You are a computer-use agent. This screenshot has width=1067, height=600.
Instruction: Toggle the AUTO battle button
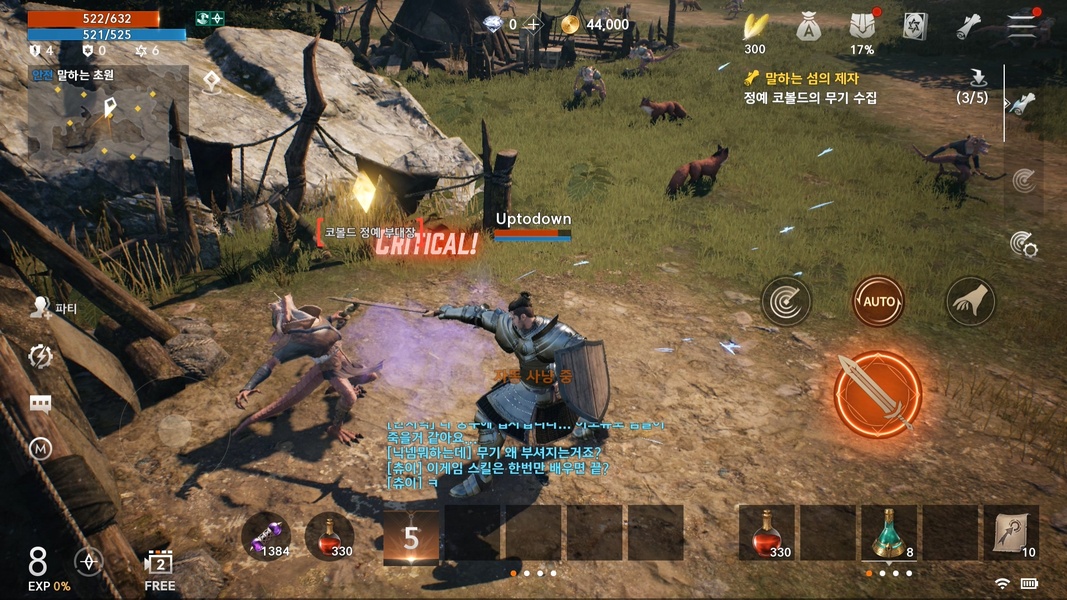pos(878,301)
